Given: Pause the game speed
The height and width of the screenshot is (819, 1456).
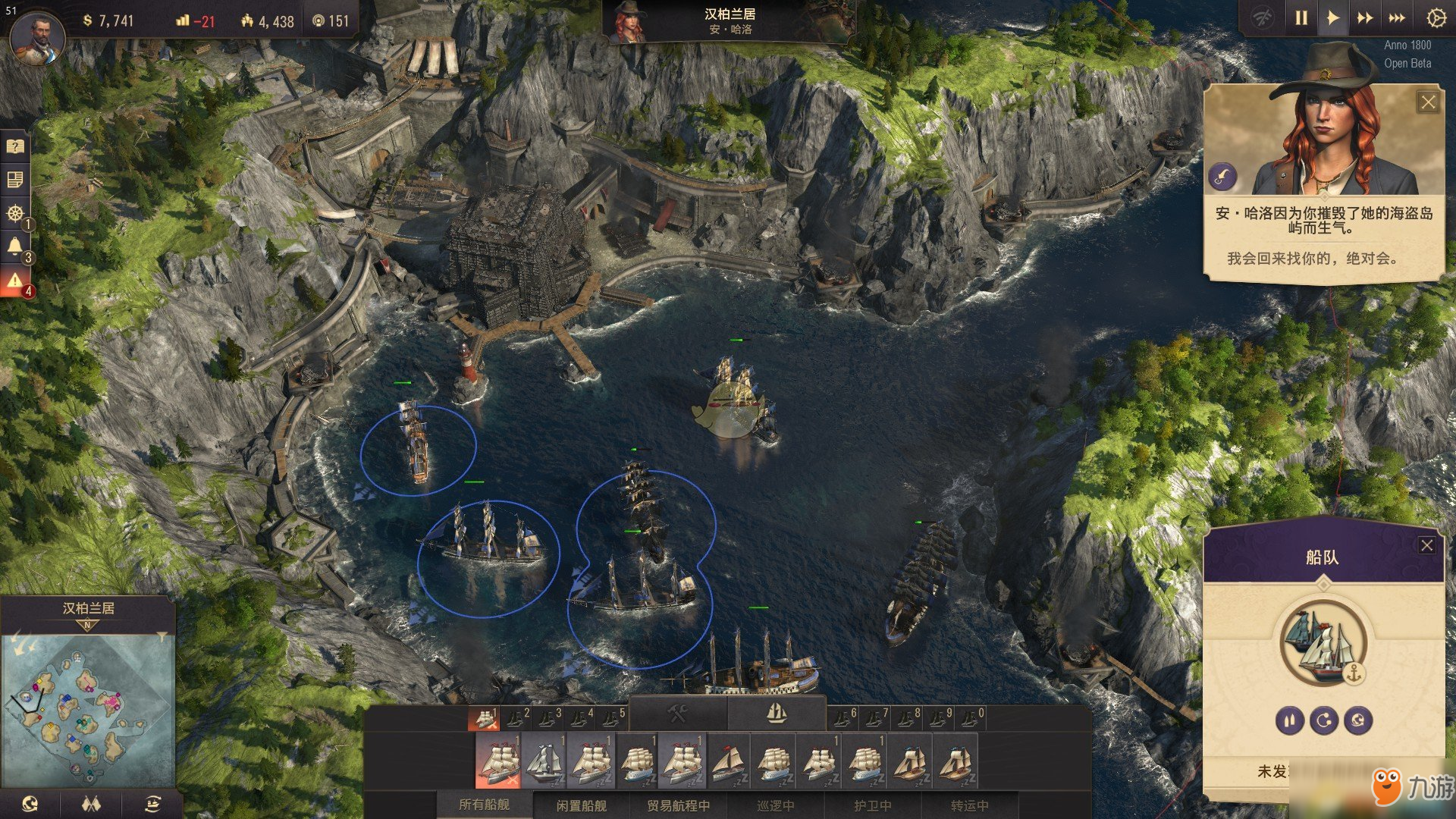Looking at the screenshot, I should click(1301, 18).
